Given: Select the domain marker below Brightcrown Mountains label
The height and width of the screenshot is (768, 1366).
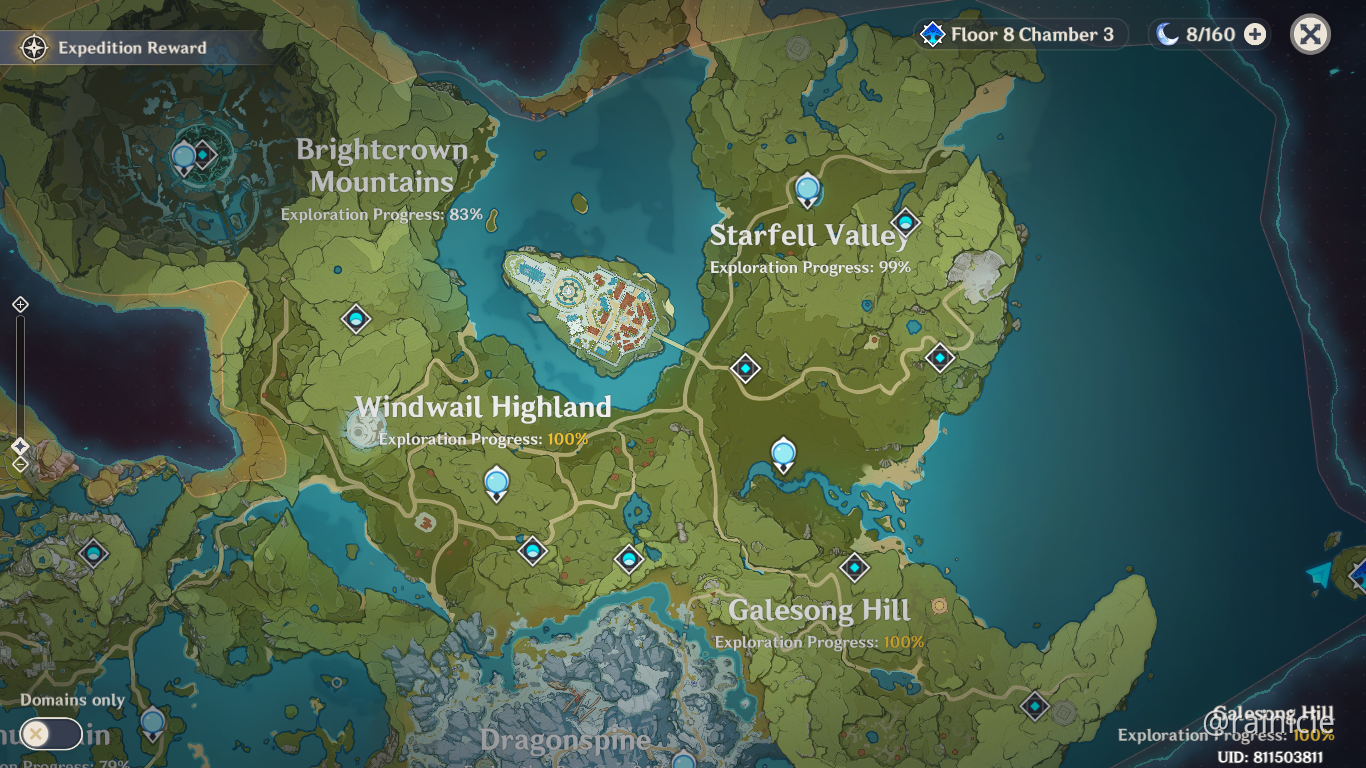Looking at the screenshot, I should 356,319.
